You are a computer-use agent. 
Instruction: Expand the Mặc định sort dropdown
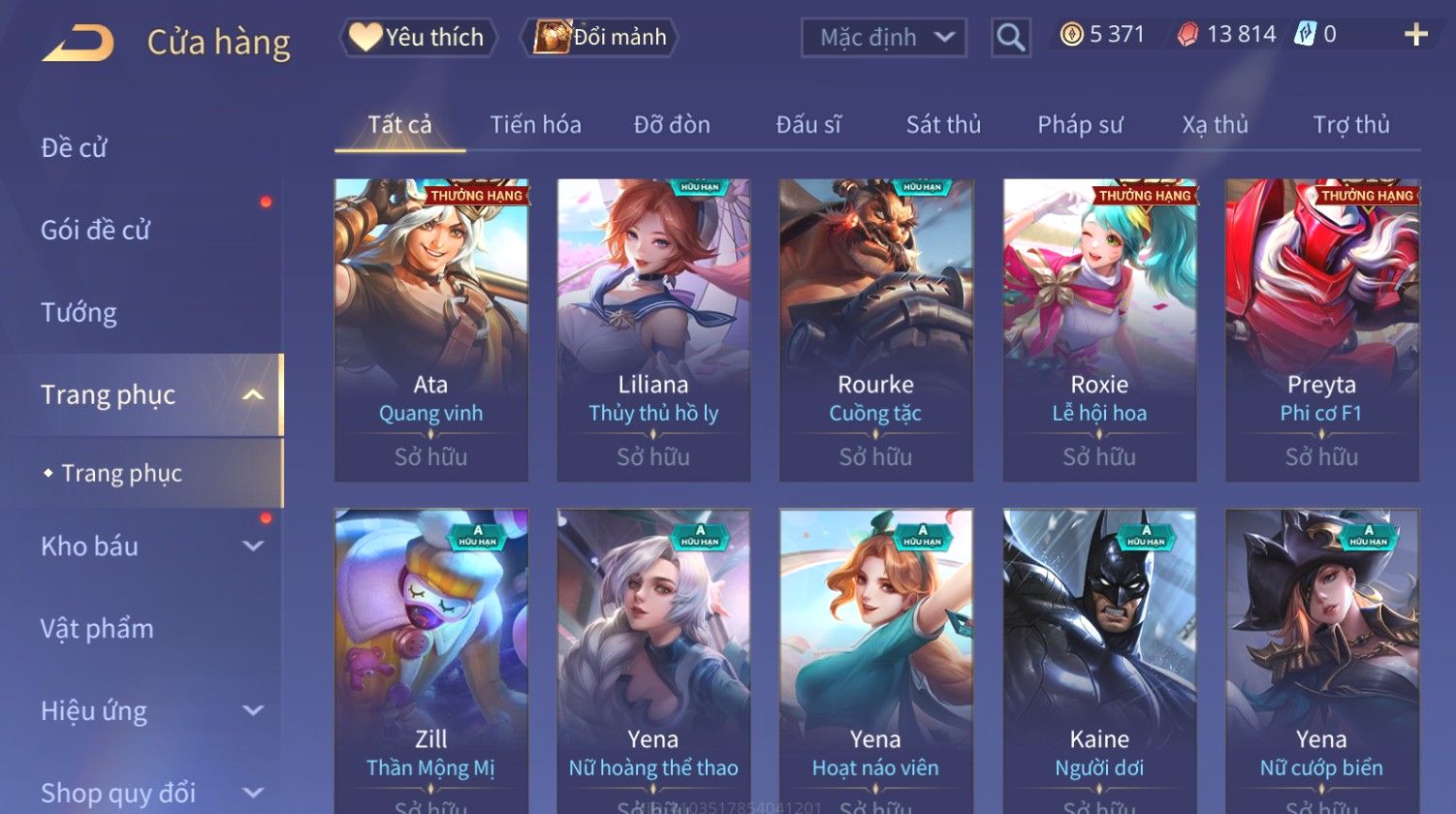click(x=883, y=38)
